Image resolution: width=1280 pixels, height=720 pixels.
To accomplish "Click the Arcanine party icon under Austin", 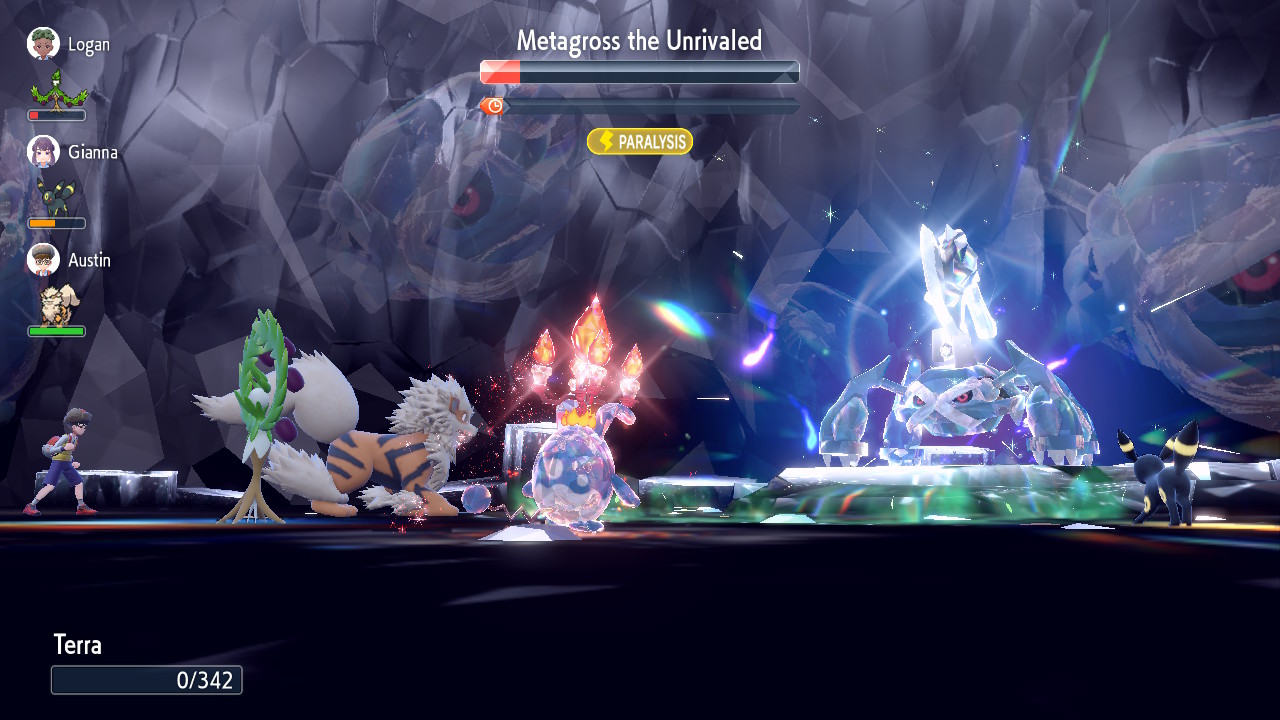I will [56, 304].
